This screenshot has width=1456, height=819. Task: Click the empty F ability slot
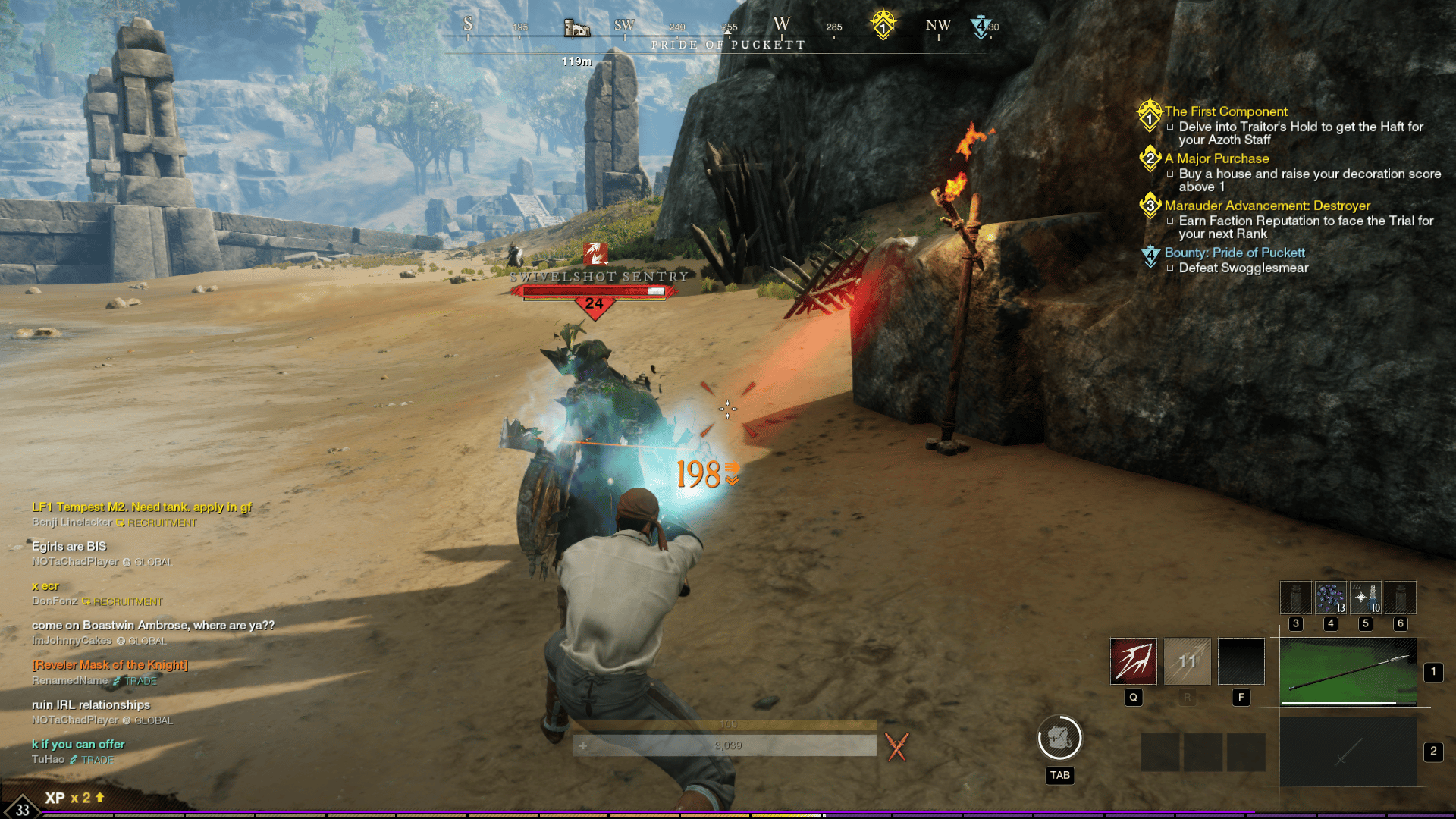coord(1241,661)
